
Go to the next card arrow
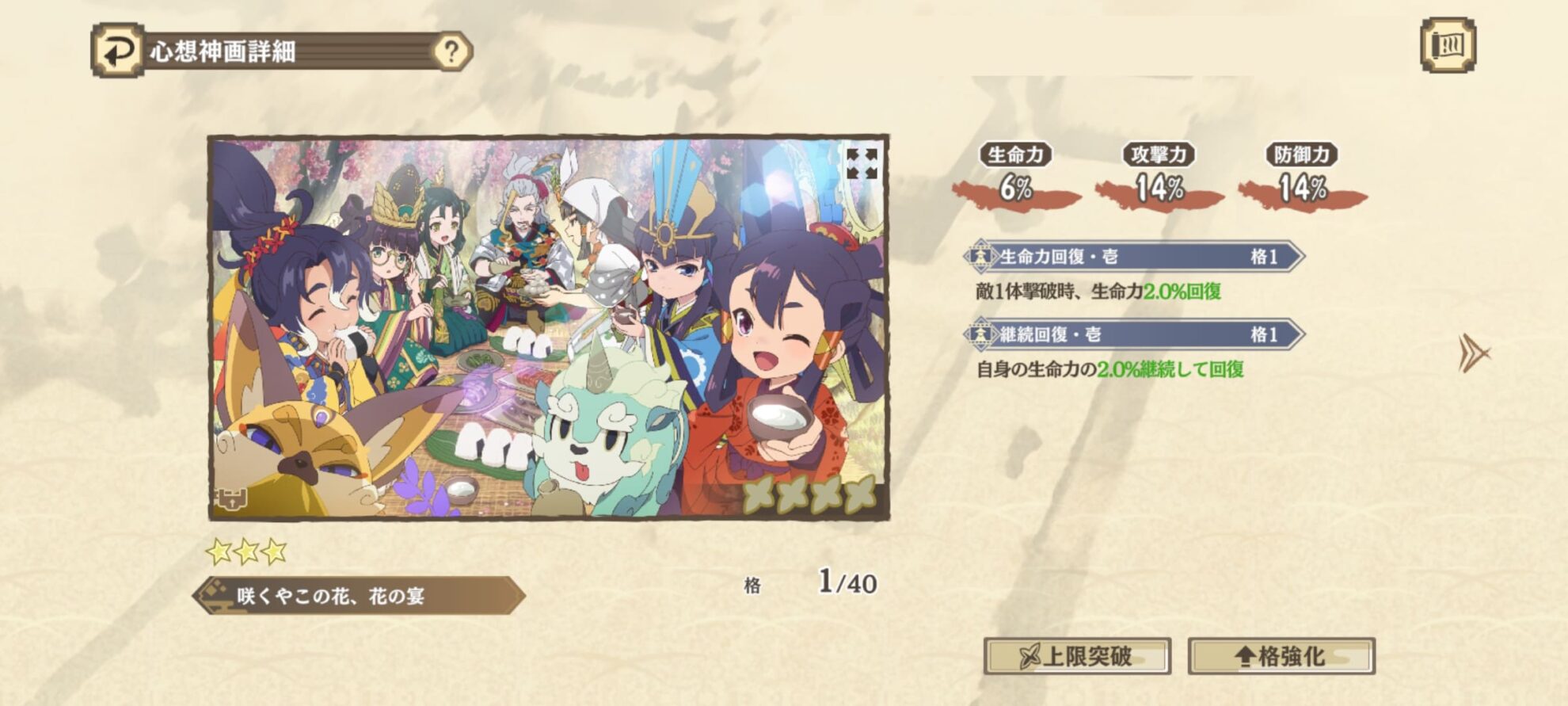(1473, 353)
